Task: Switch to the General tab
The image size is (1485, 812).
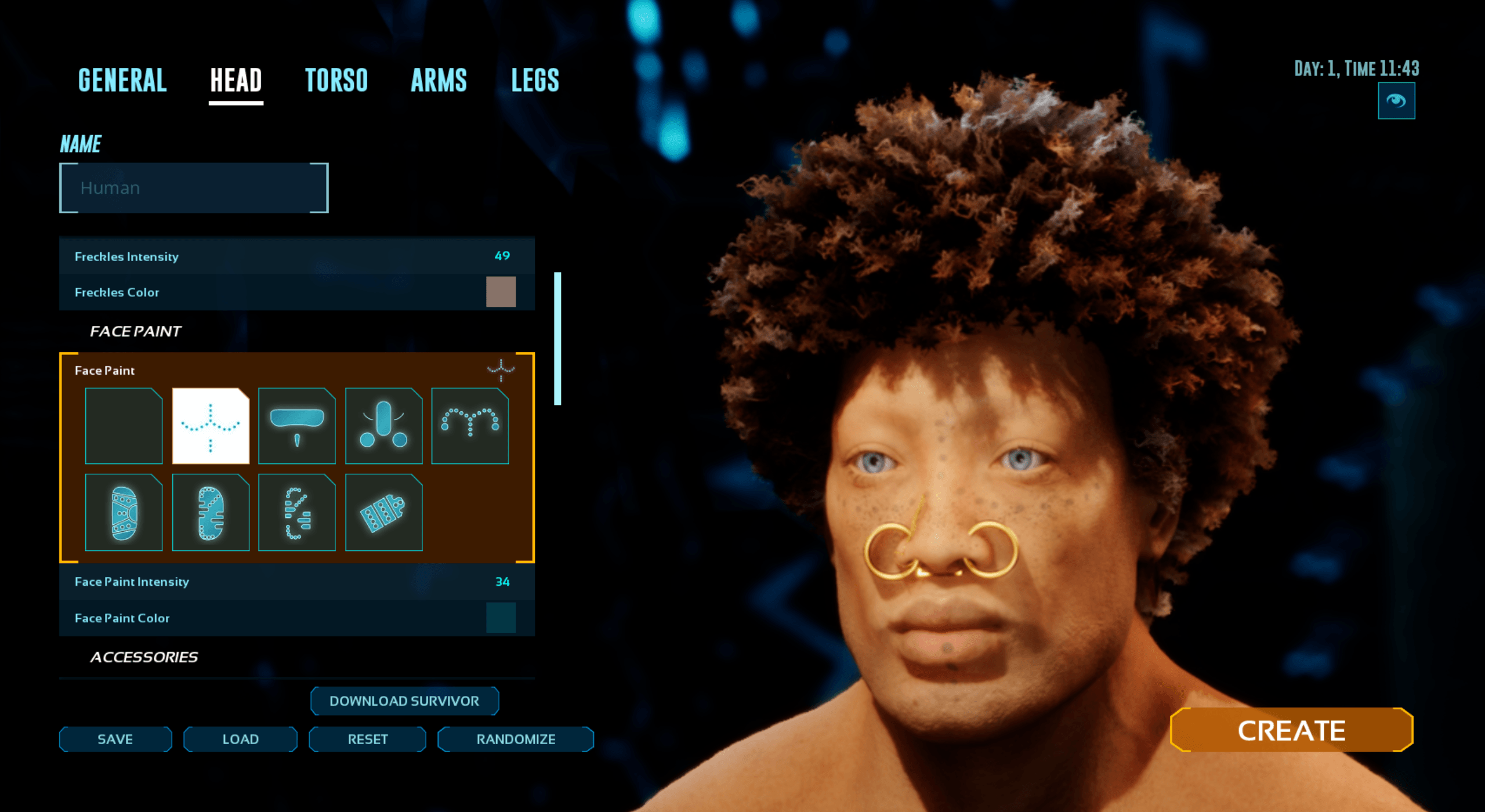Action: tap(122, 81)
